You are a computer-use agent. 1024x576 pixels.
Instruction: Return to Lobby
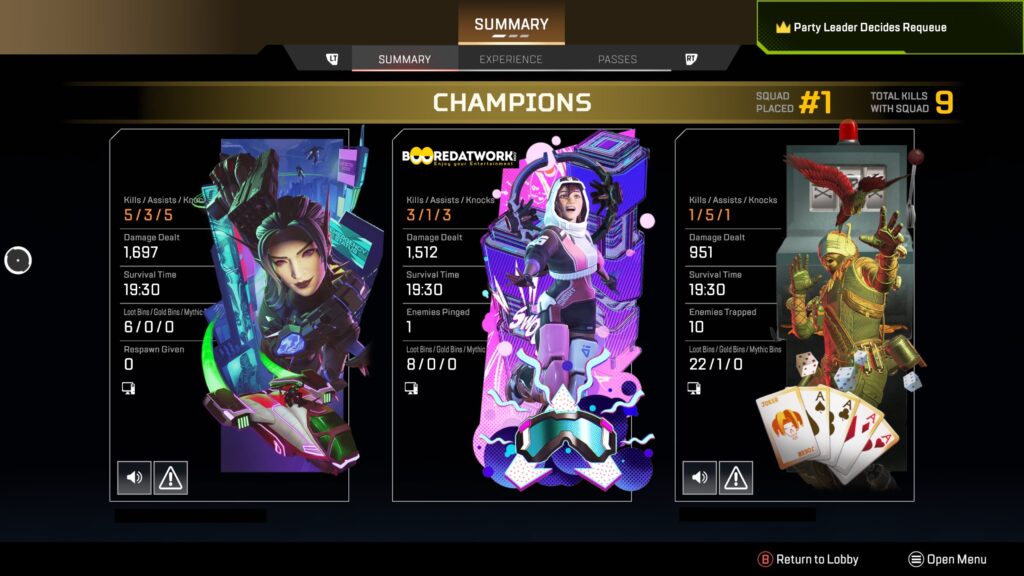[808, 559]
